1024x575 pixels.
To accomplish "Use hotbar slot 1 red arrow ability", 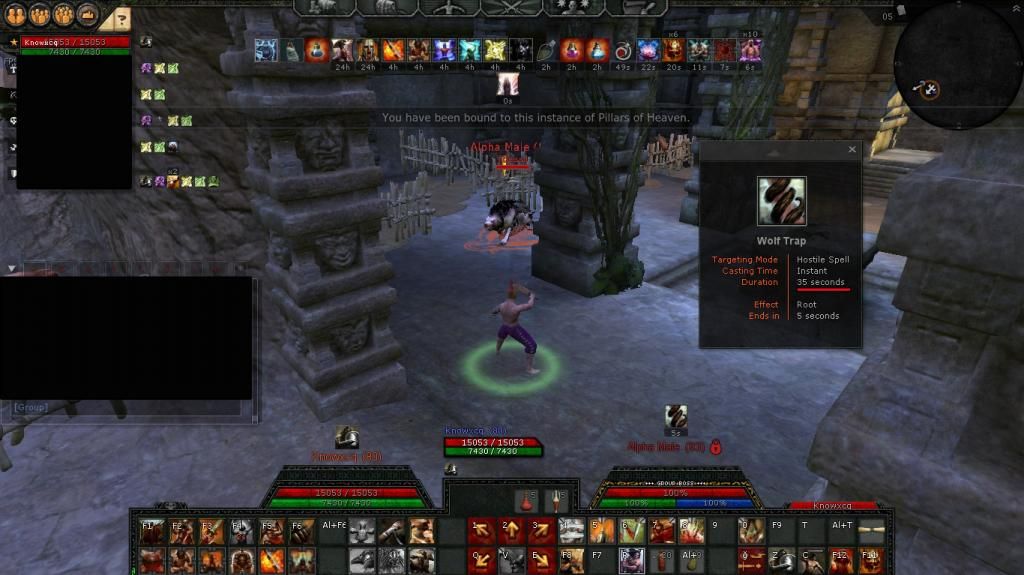I will (x=481, y=531).
